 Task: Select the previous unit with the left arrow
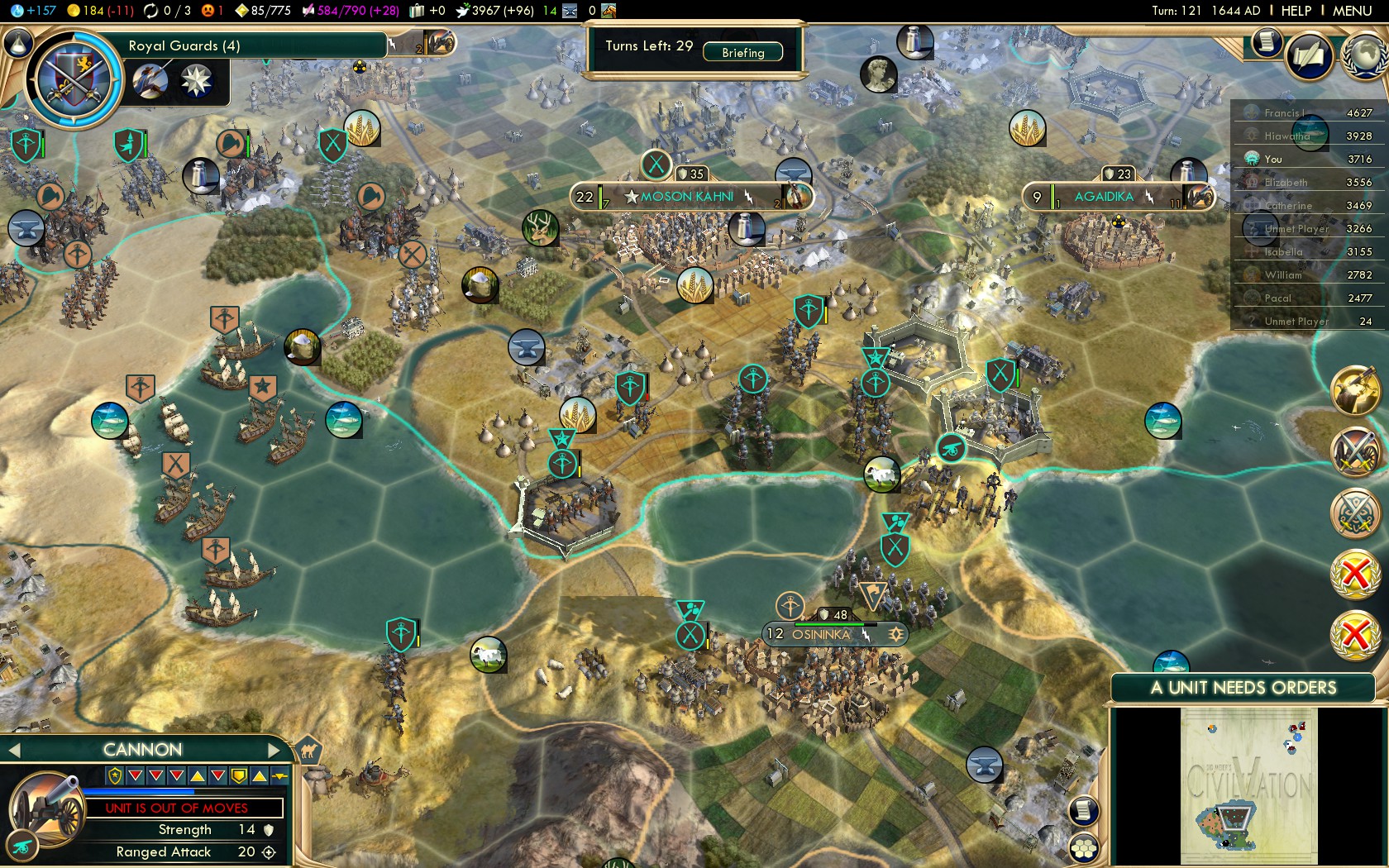[x=13, y=750]
